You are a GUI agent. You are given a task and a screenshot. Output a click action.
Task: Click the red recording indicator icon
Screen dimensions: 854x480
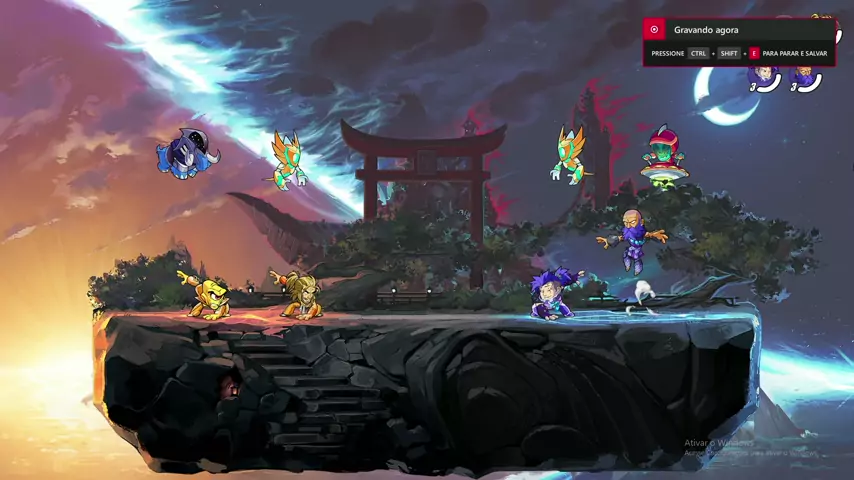[655, 30]
